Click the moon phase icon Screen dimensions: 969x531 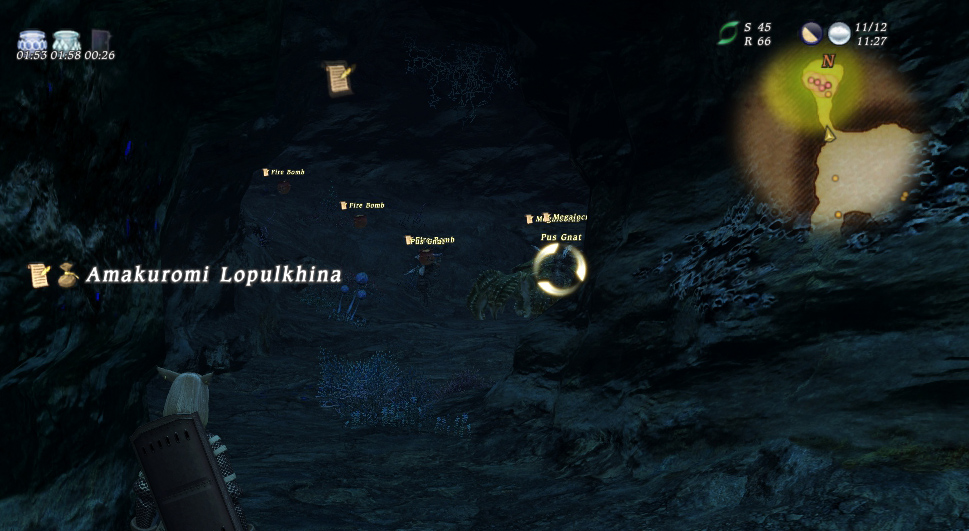pyautogui.click(x=811, y=34)
